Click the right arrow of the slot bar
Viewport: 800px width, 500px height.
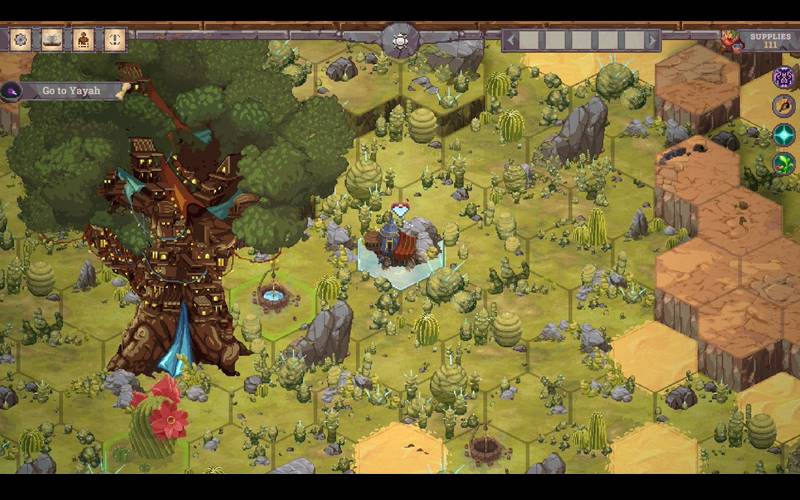tap(653, 40)
